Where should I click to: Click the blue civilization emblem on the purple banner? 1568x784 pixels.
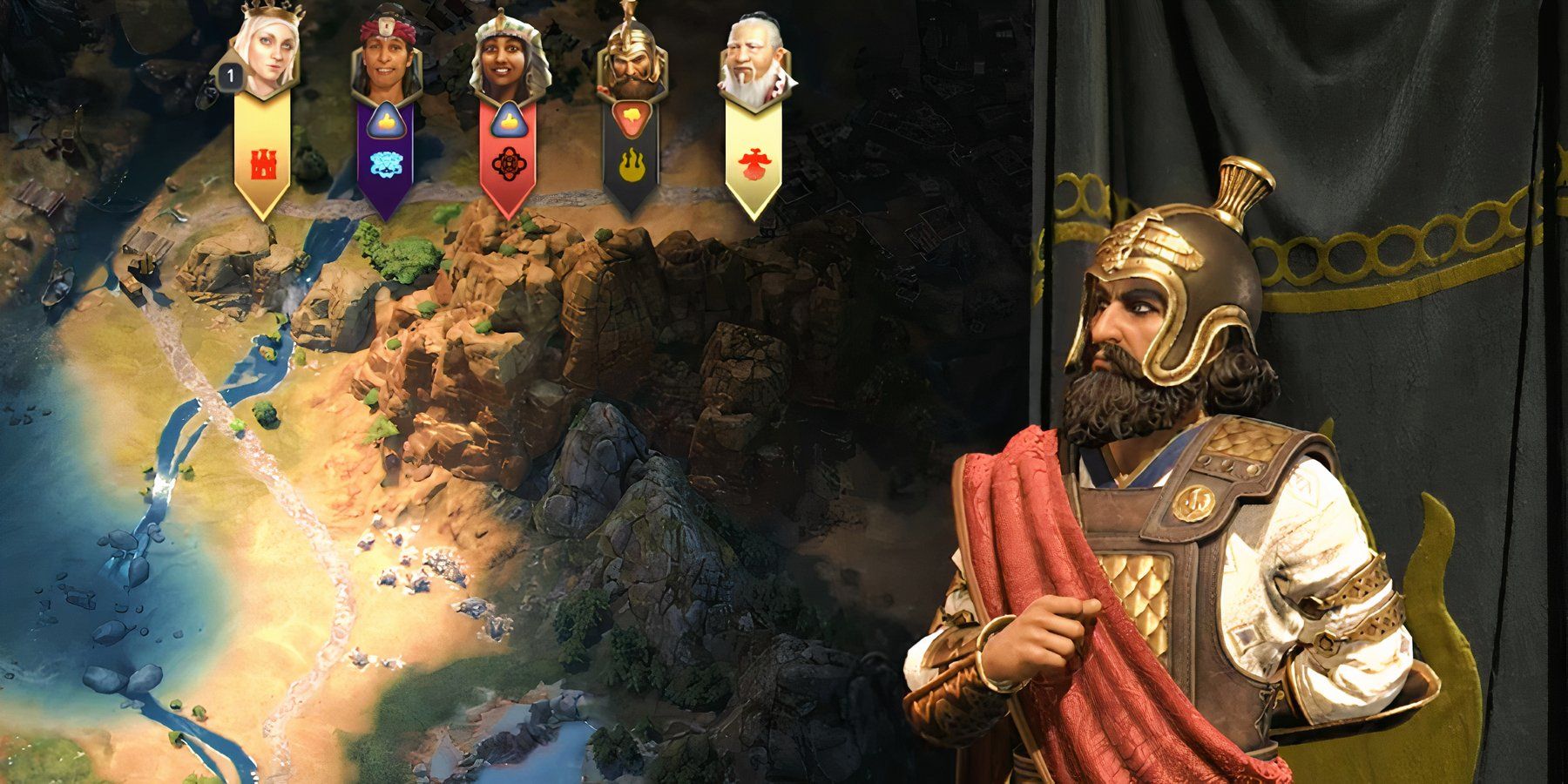(386, 164)
